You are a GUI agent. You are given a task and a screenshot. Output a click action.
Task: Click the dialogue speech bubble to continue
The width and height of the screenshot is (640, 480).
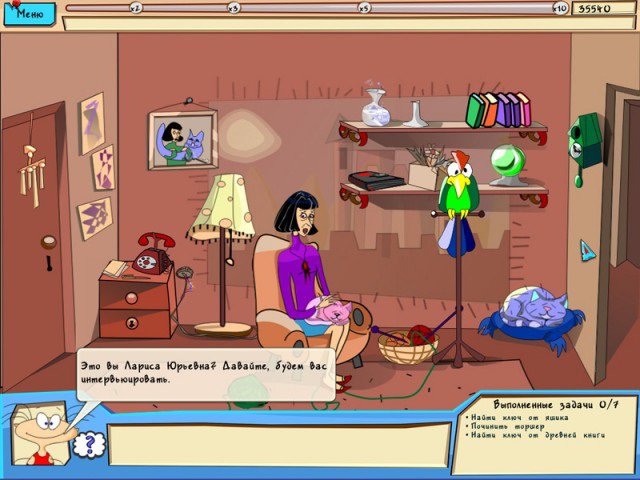tap(205, 373)
